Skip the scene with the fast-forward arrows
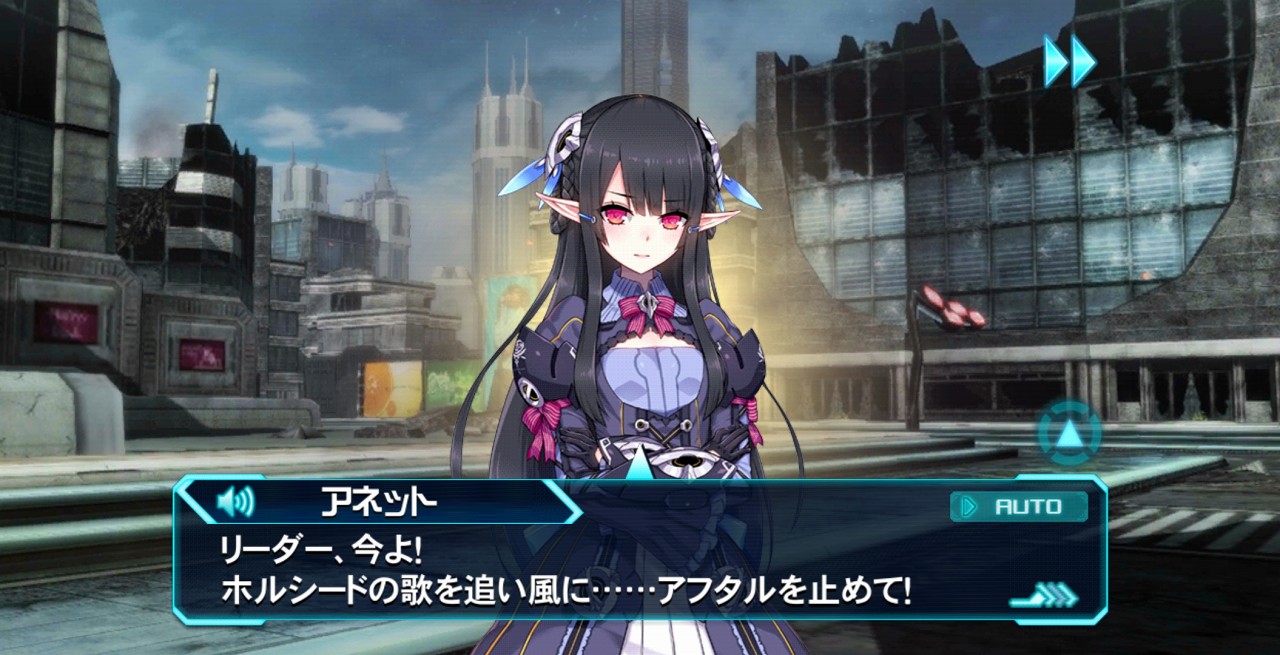The width and height of the screenshot is (1280, 655). coord(1069,61)
